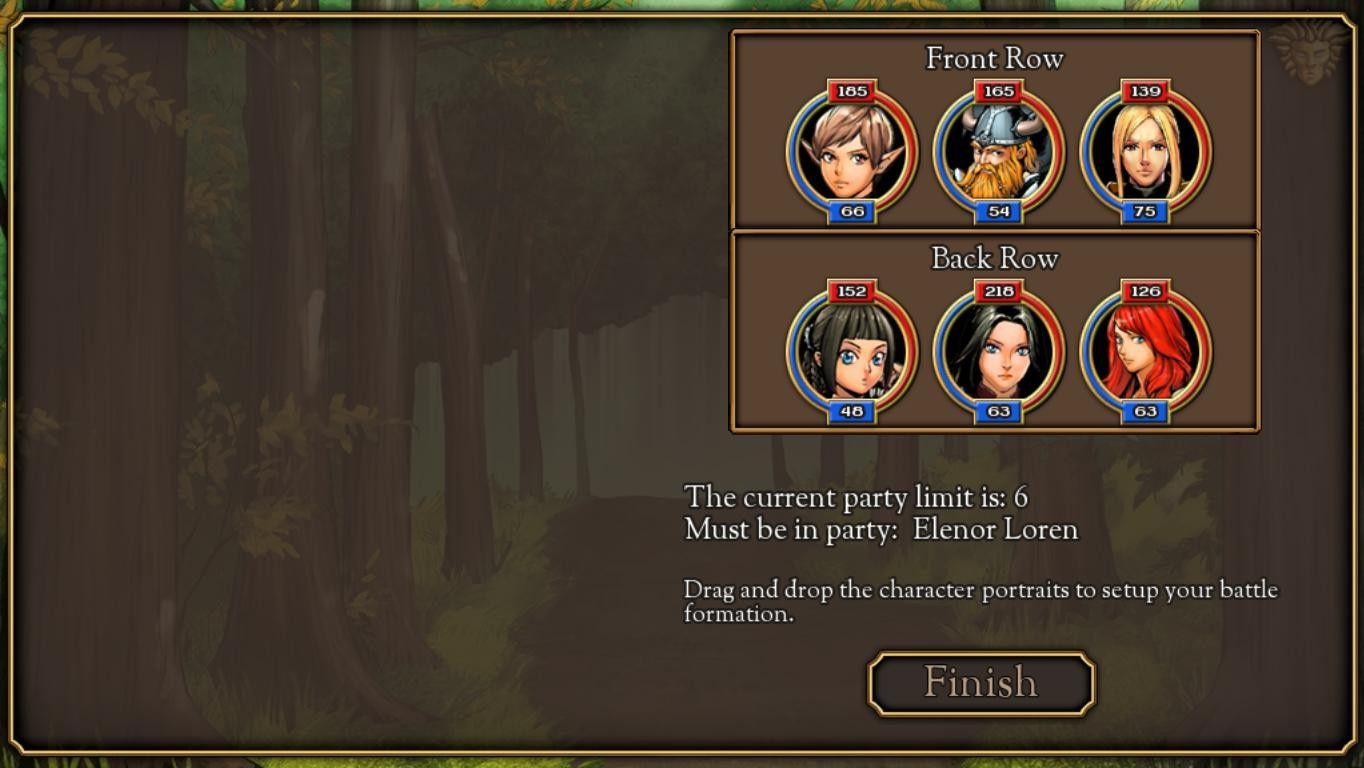Select the long black-haired woman portrait
The image size is (1364, 768).
[998, 352]
